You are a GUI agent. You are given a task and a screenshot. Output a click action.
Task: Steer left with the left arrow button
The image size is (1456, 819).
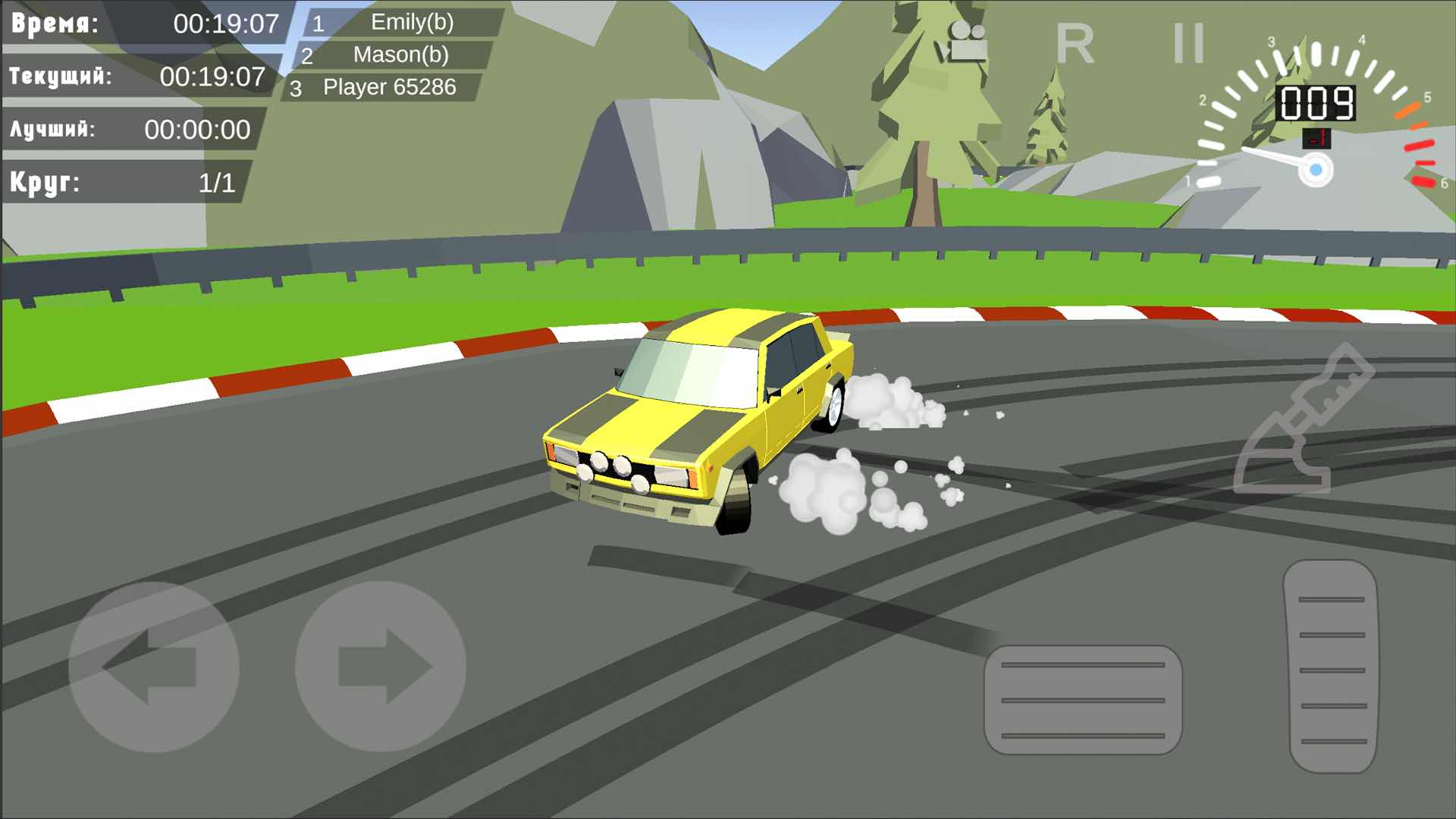tap(154, 667)
